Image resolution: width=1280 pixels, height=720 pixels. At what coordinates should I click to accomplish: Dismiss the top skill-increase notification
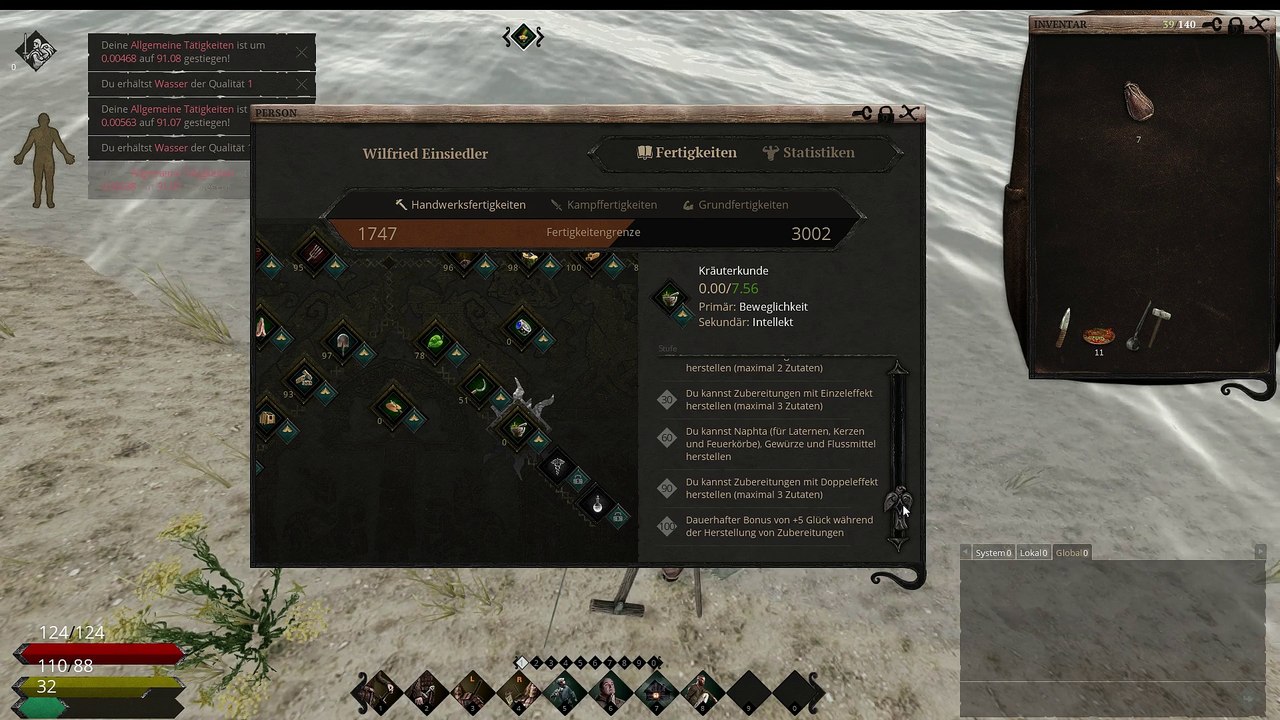[x=302, y=51]
